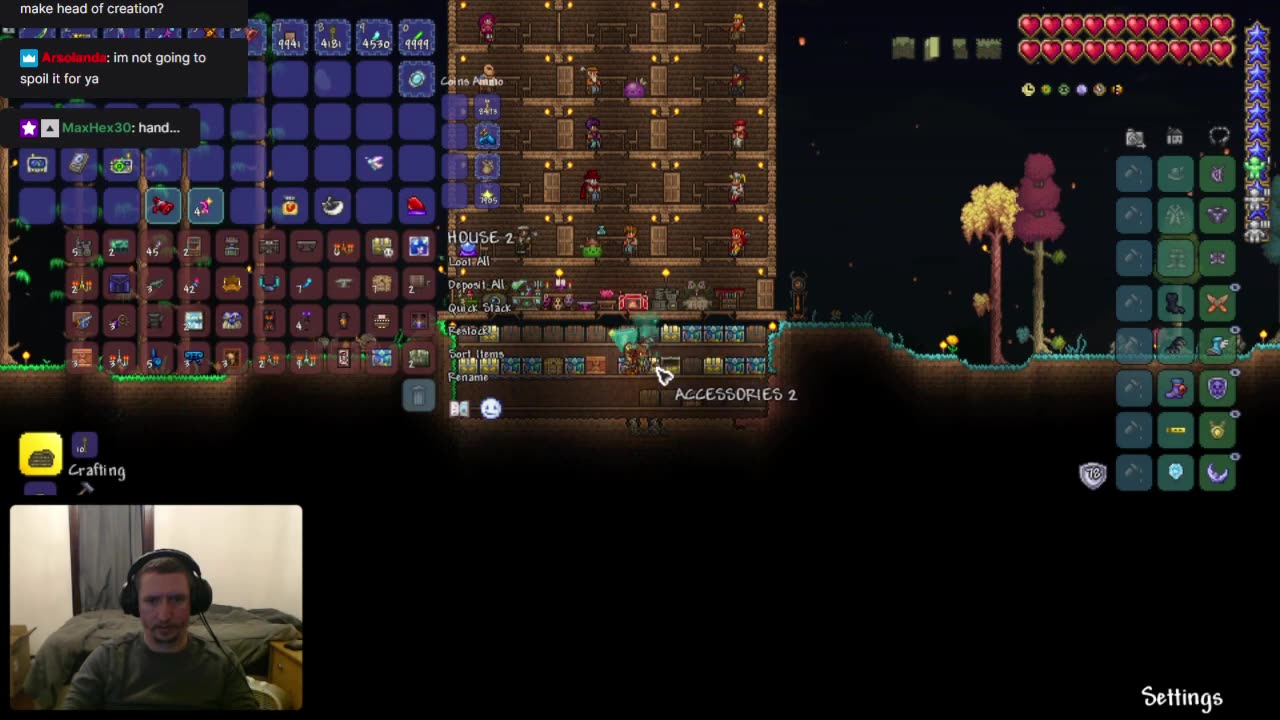Open the trash slot in the inventory
The width and height of the screenshot is (1280, 720).
(x=418, y=395)
